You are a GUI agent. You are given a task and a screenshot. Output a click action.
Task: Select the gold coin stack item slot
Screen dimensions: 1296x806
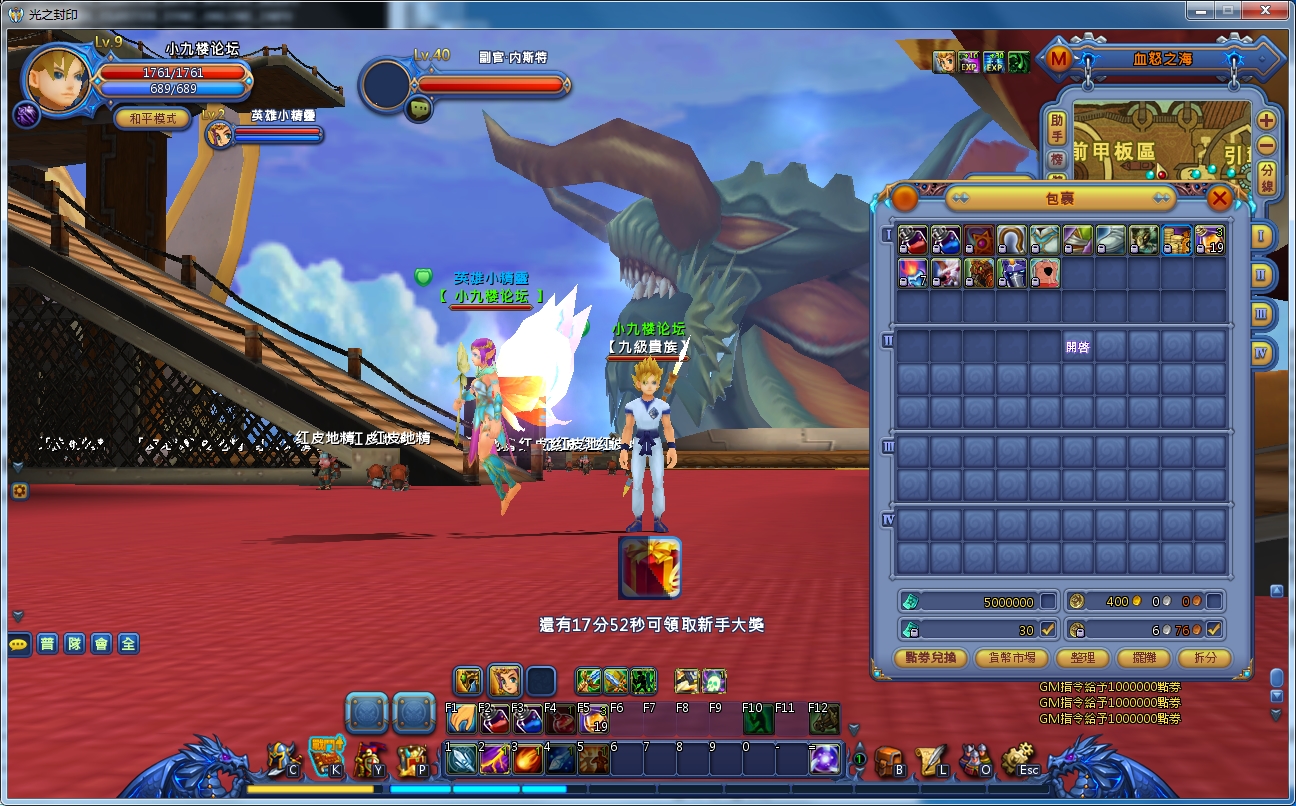(x=1177, y=240)
